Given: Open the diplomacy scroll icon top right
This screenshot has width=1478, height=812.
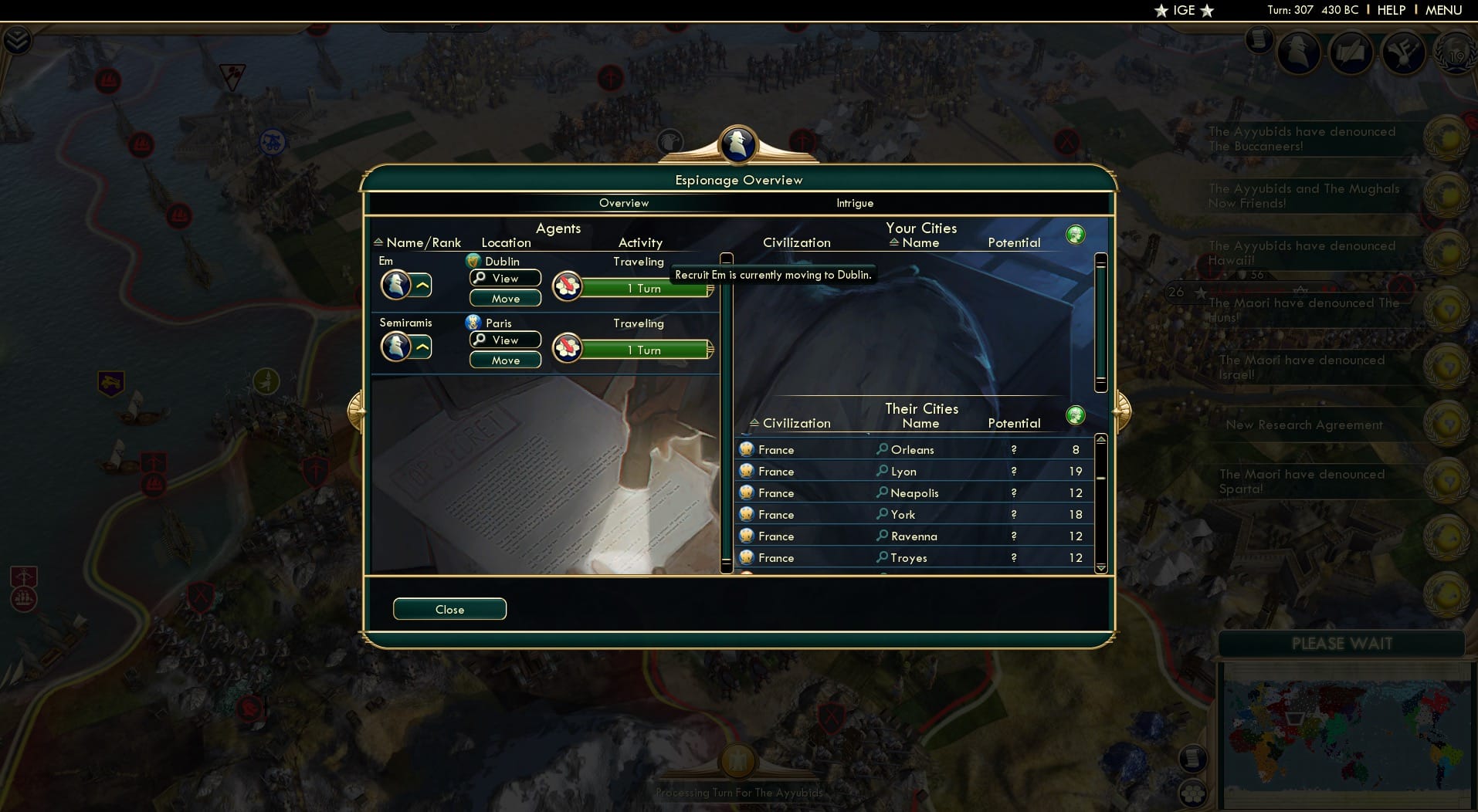Looking at the screenshot, I should pos(1353,52).
